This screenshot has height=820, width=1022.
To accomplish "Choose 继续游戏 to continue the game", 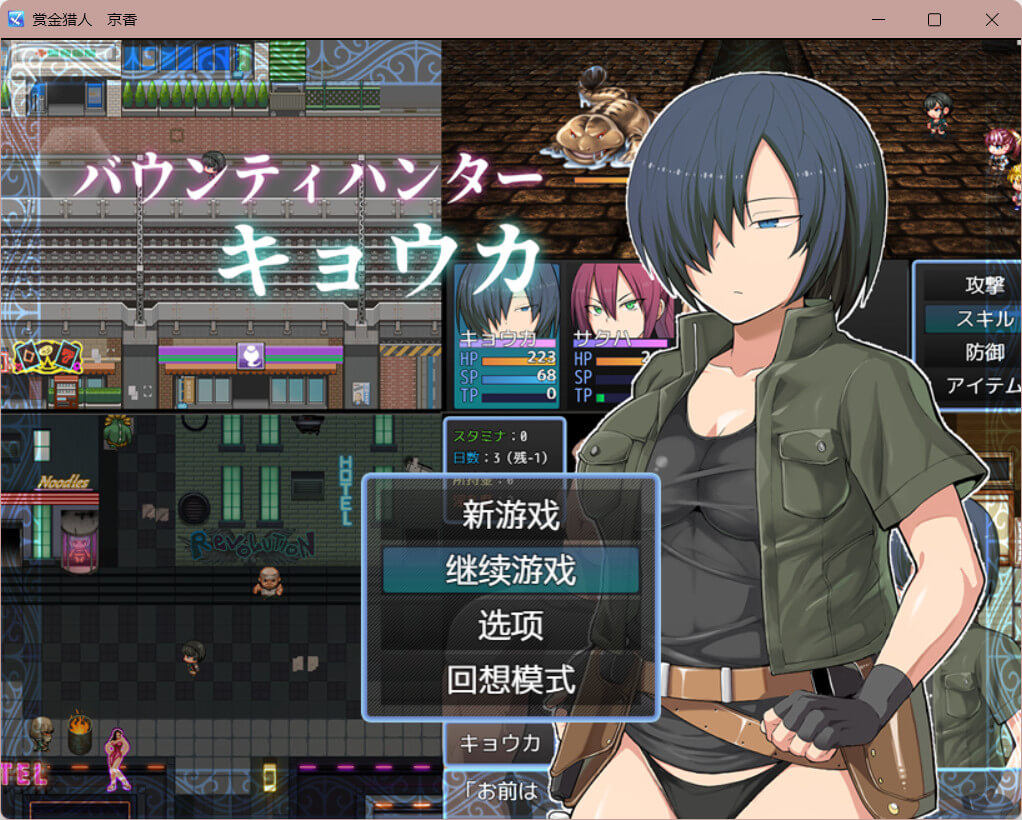I will coord(510,570).
